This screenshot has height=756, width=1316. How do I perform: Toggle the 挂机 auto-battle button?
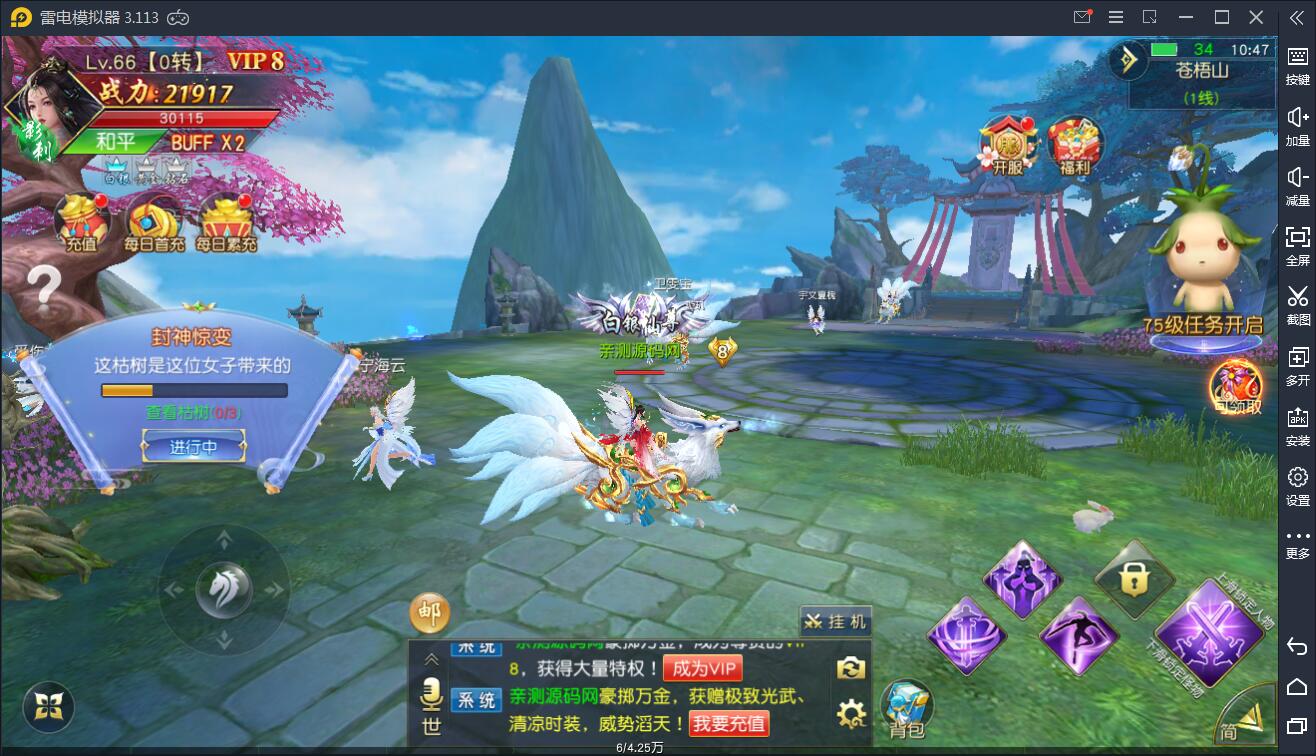click(836, 621)
